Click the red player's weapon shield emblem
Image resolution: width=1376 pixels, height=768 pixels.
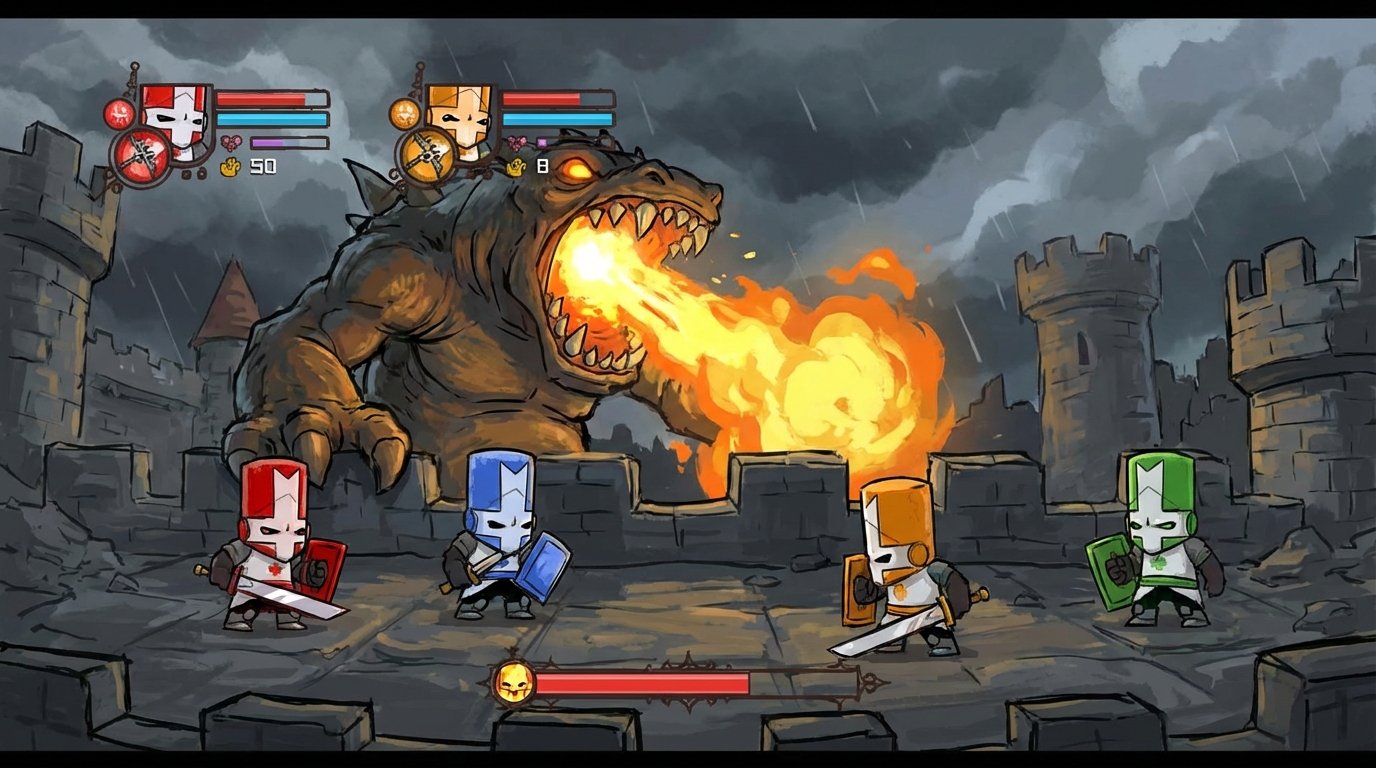(x=140, y=156)
